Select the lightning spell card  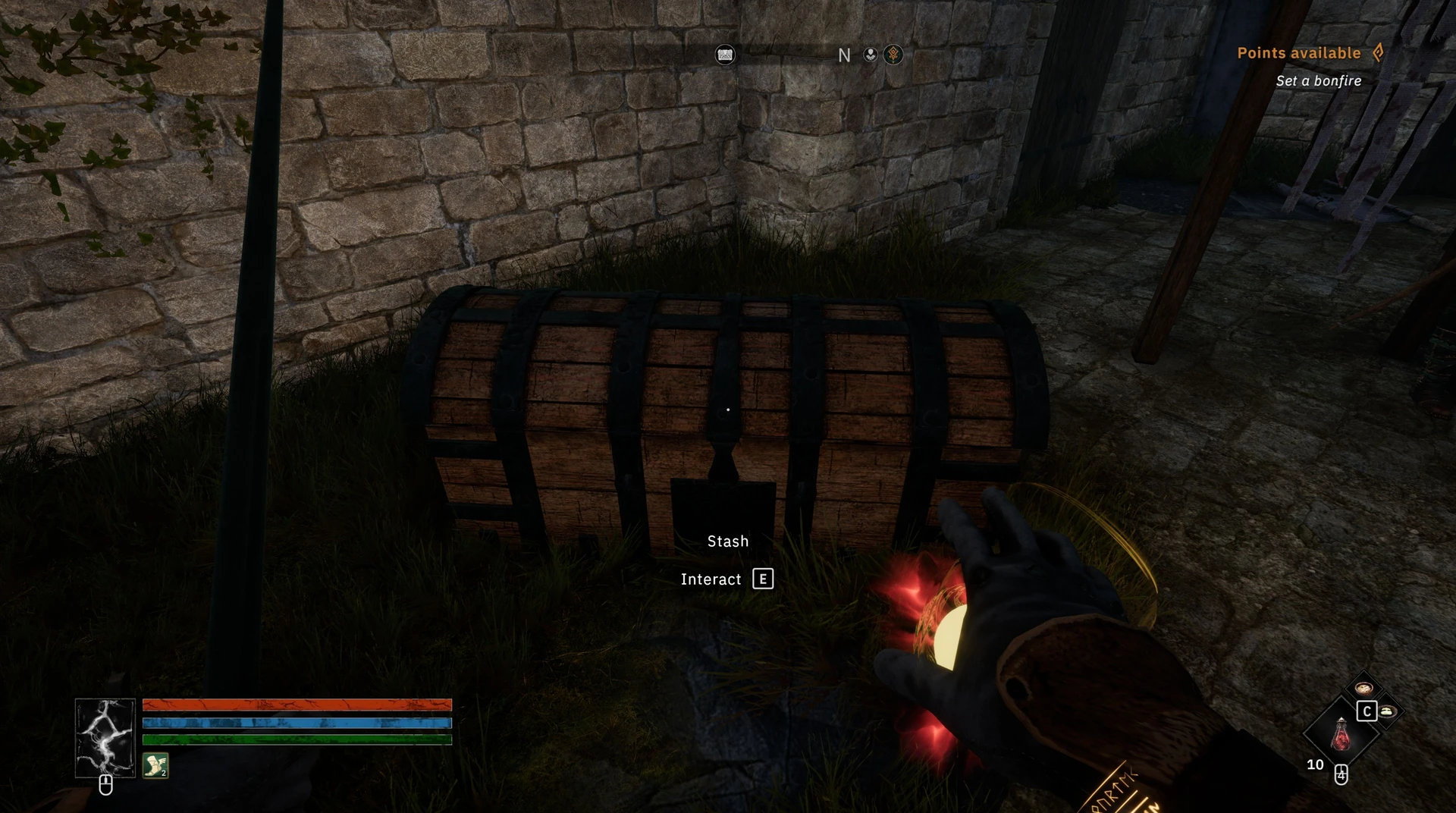pos(105,738)
